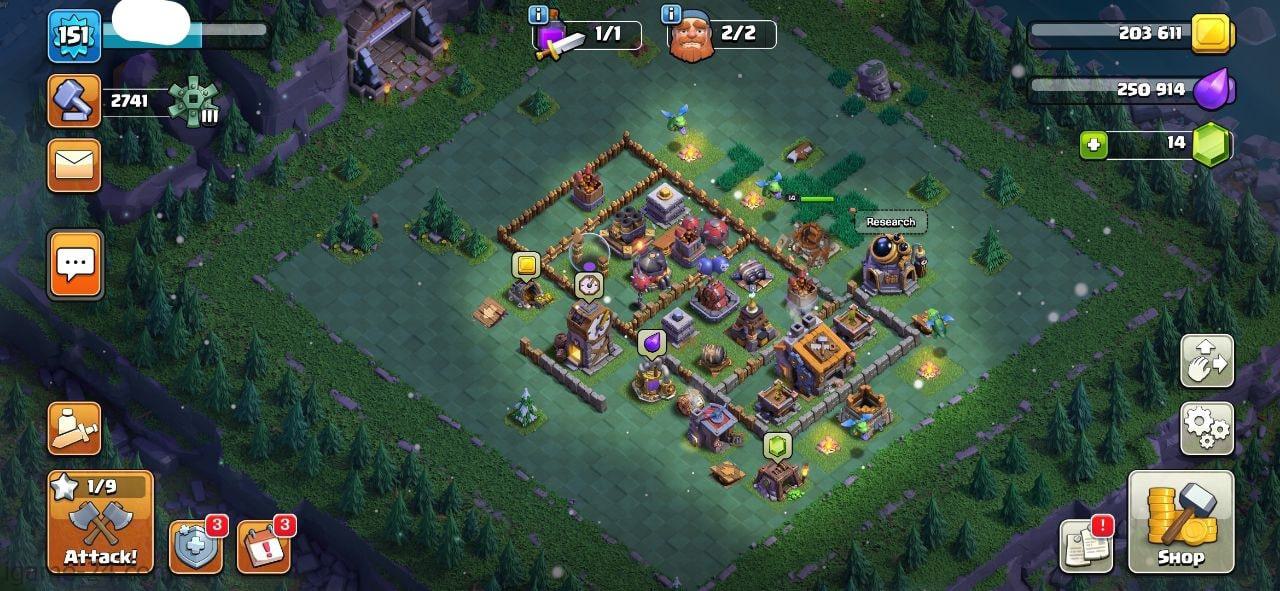Open the mail inbox envelope
The height and width of the screenshot is (591, 1280).
pyautogui.click(x=74, y=165)
